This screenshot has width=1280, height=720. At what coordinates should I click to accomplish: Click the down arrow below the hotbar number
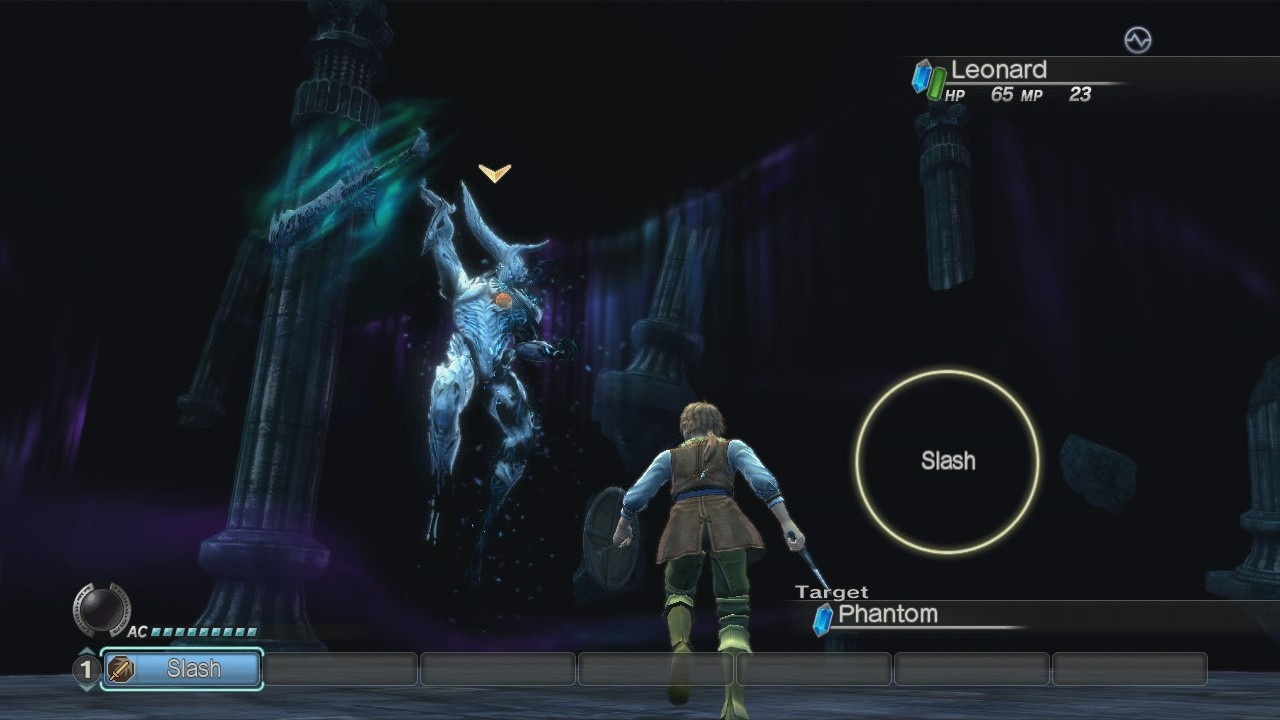point(85,689)
